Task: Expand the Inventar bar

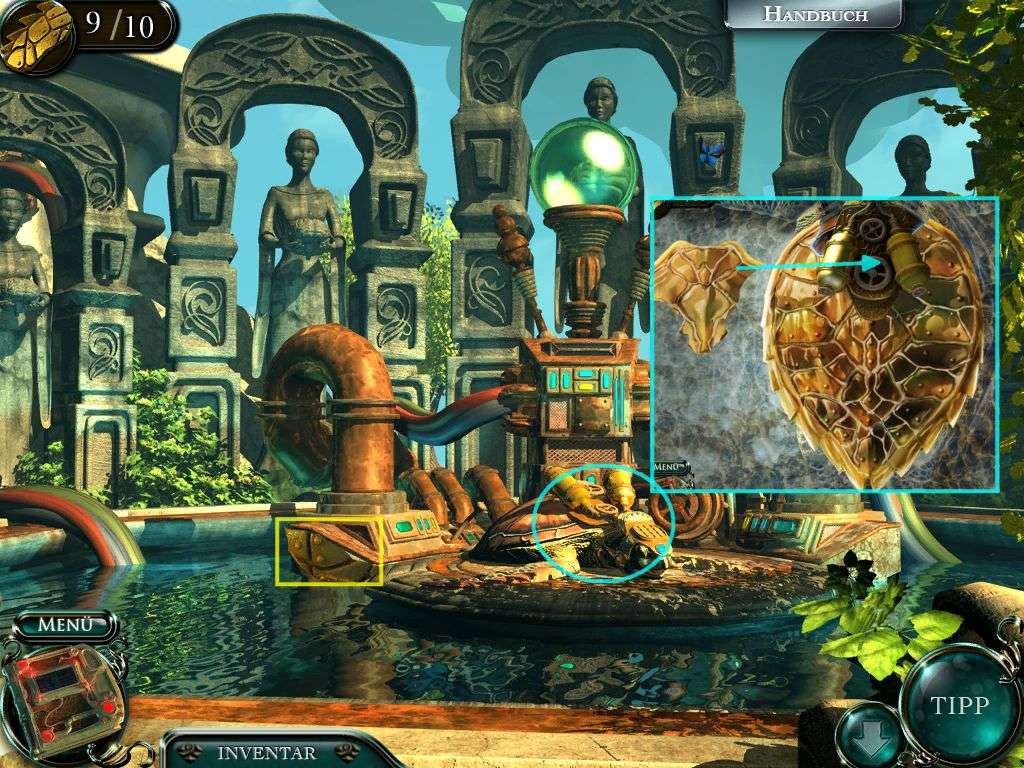Action: (x=267, y=753)
